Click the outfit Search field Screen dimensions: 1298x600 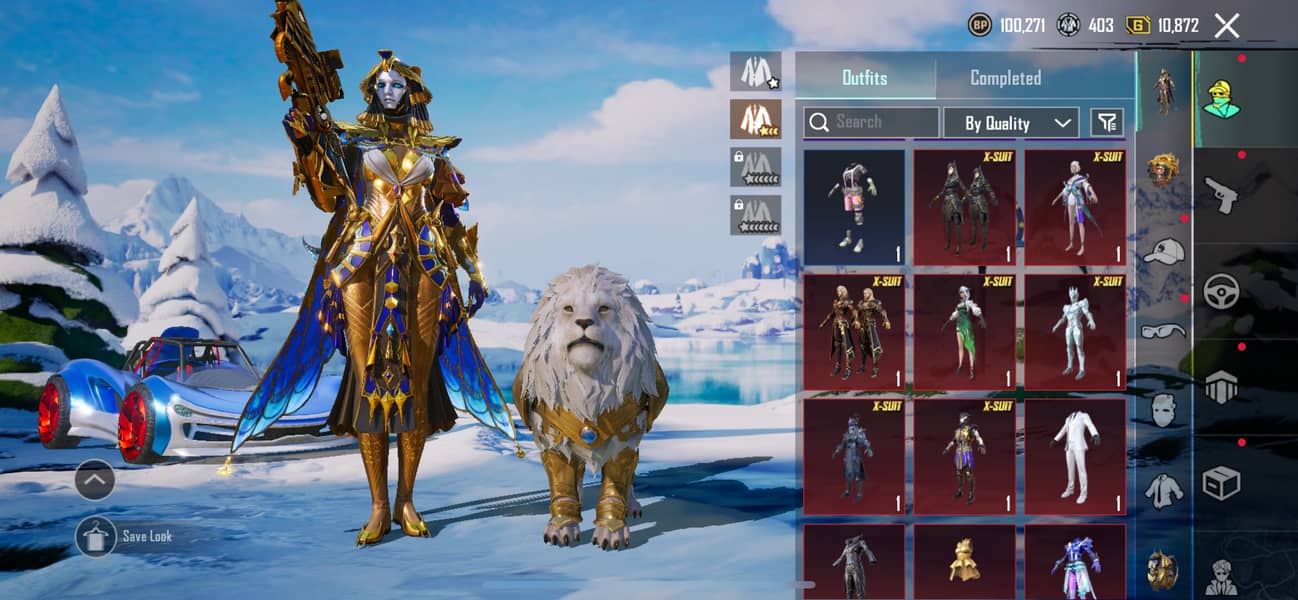coord(871,122)
